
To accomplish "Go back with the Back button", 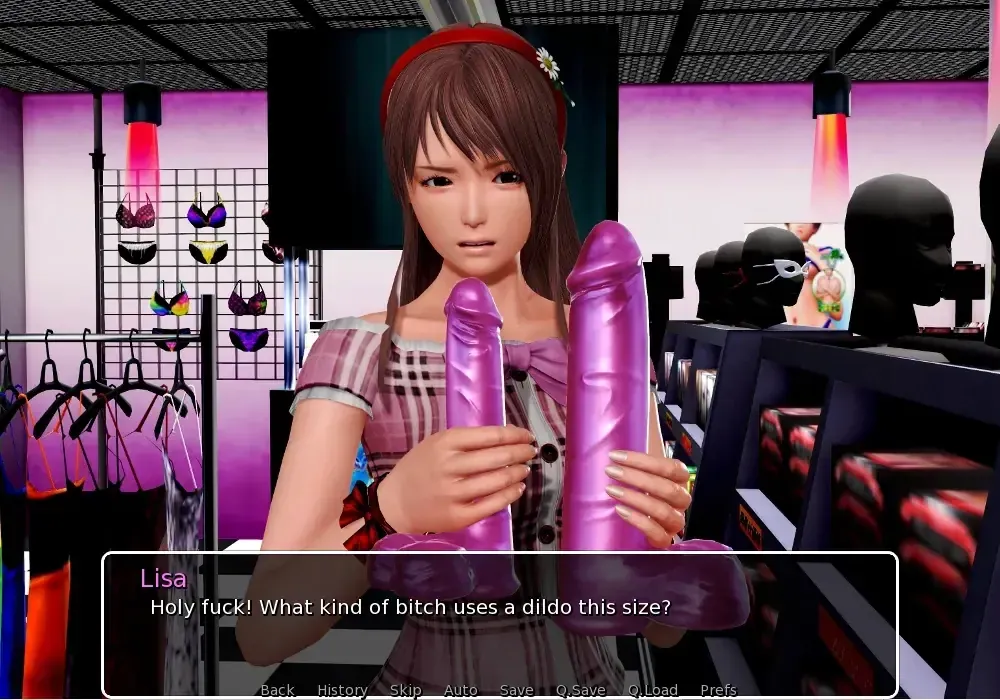I will (x=277, y=690).
